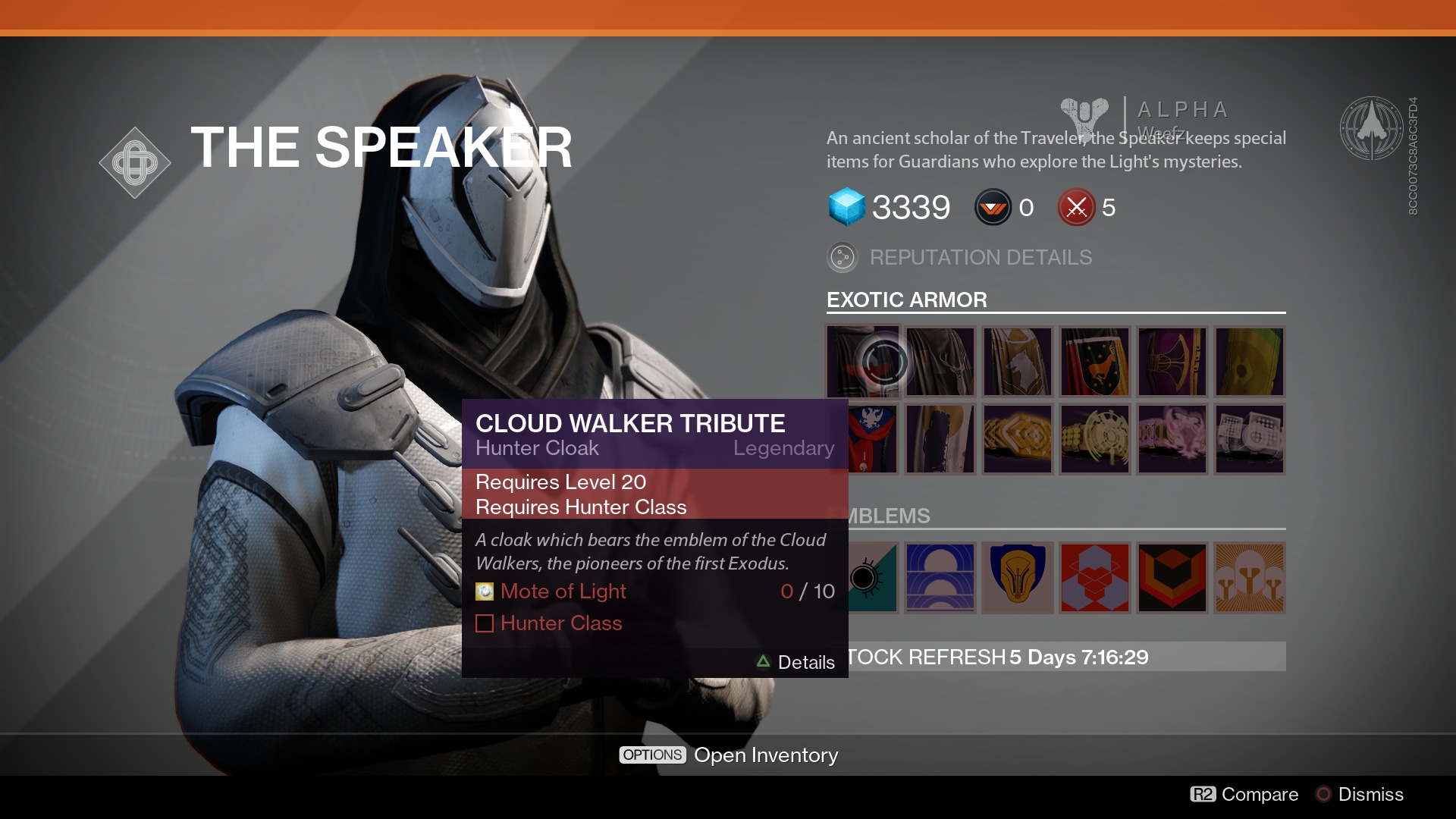1456x819 pixels.
Task: Select the black sun on teal emblem
Action: (x=874, y=578)
